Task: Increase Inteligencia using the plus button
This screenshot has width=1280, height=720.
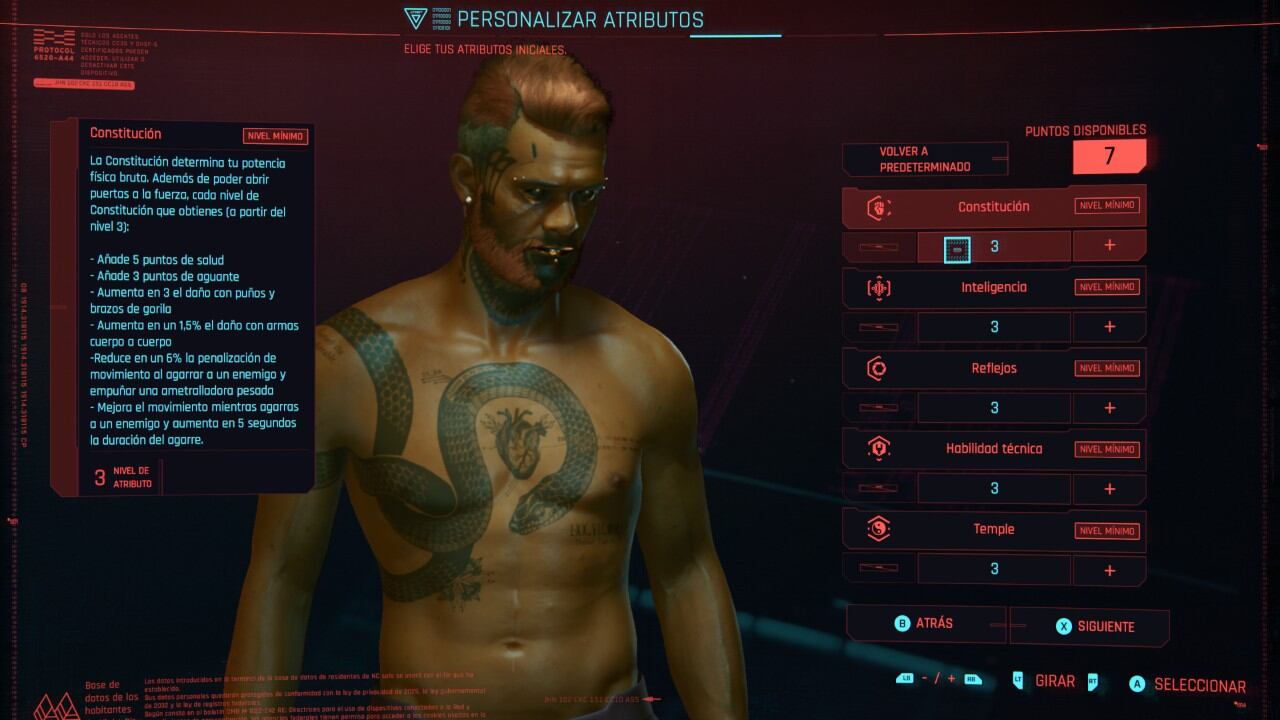Action: (x=1109, y=327)
